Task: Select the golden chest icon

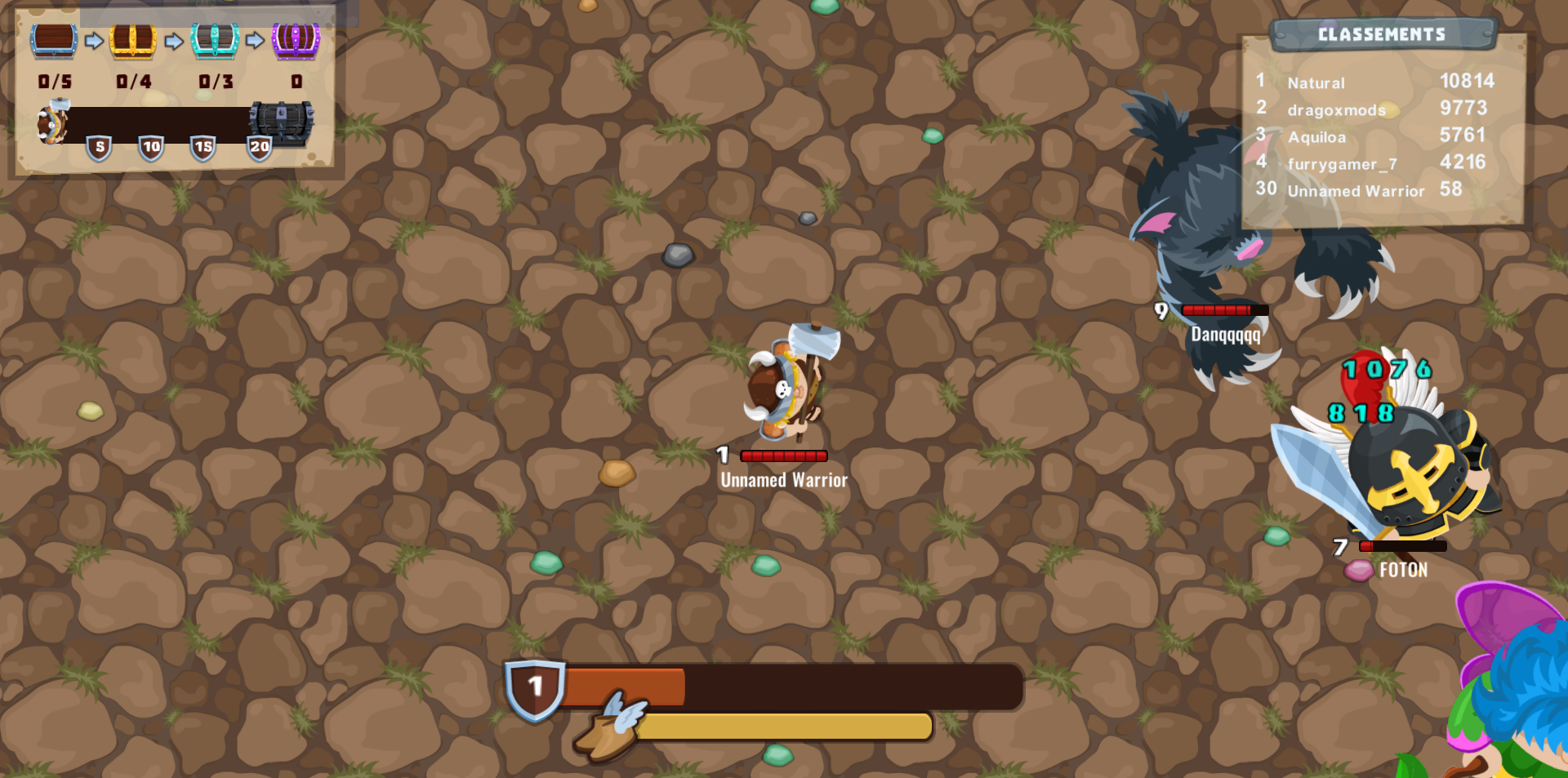Action: click(x=133, y=40)
